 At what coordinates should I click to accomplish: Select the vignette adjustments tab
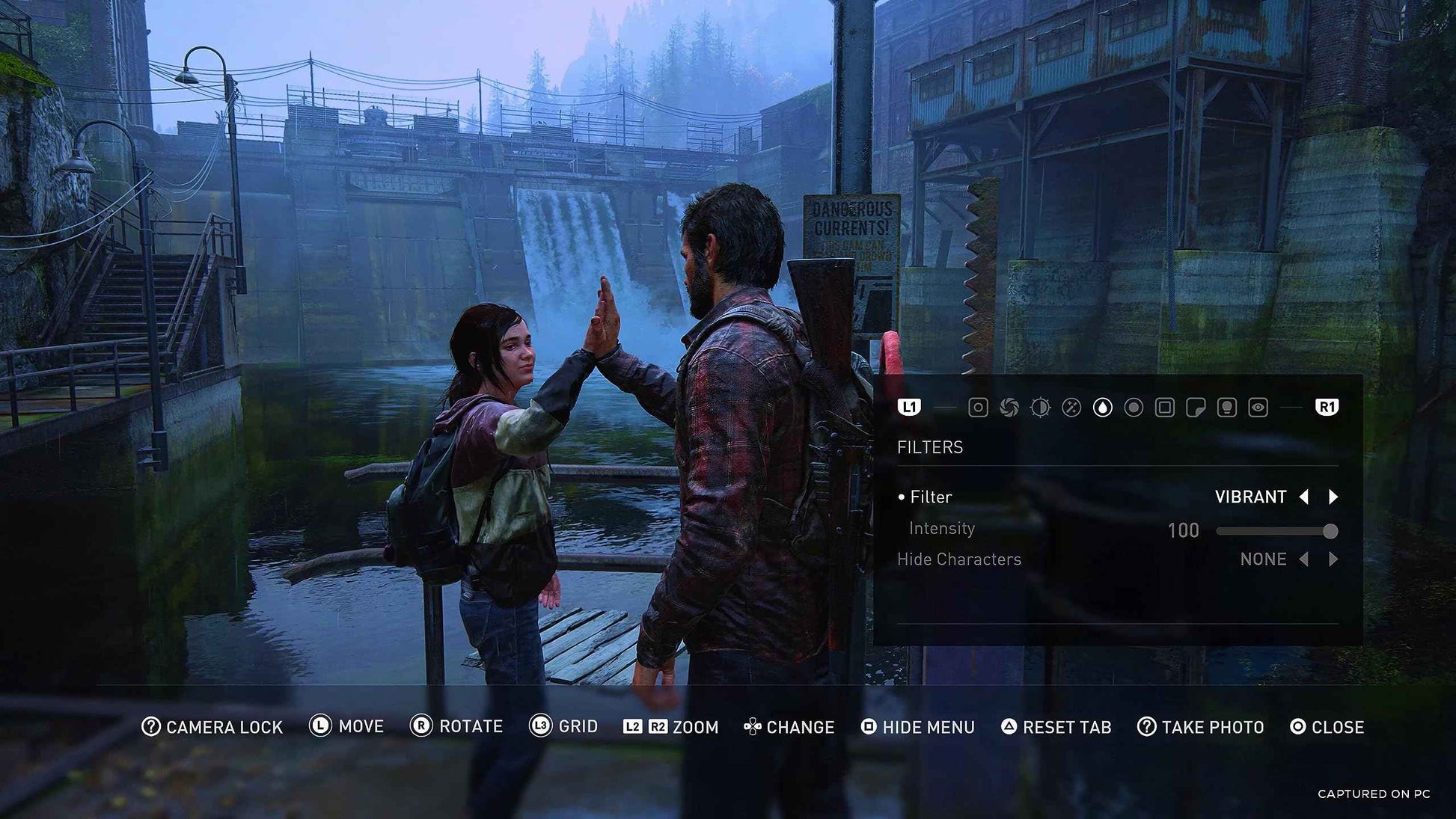click(1134, 408)
